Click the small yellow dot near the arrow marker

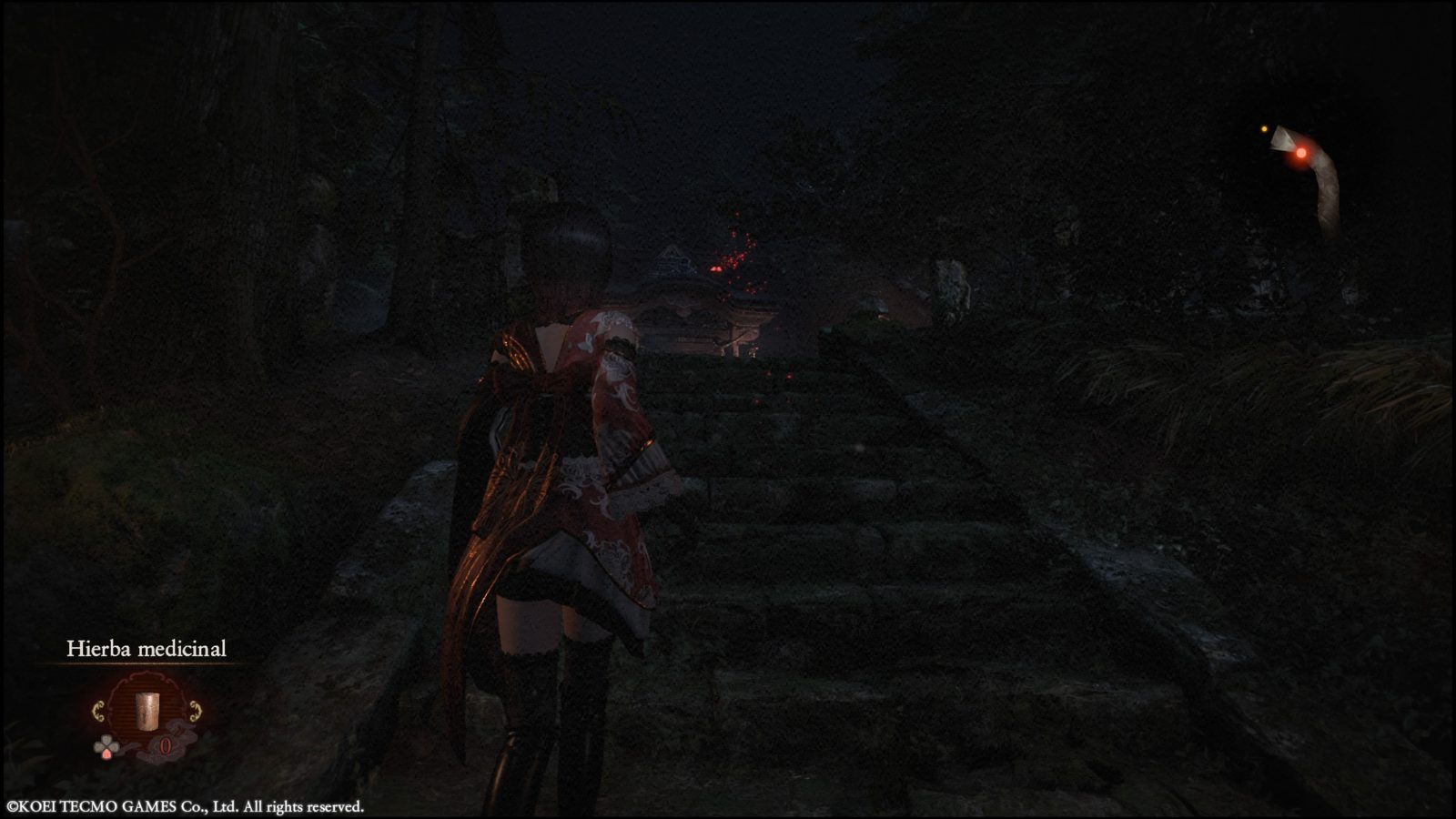[1264, 129]
